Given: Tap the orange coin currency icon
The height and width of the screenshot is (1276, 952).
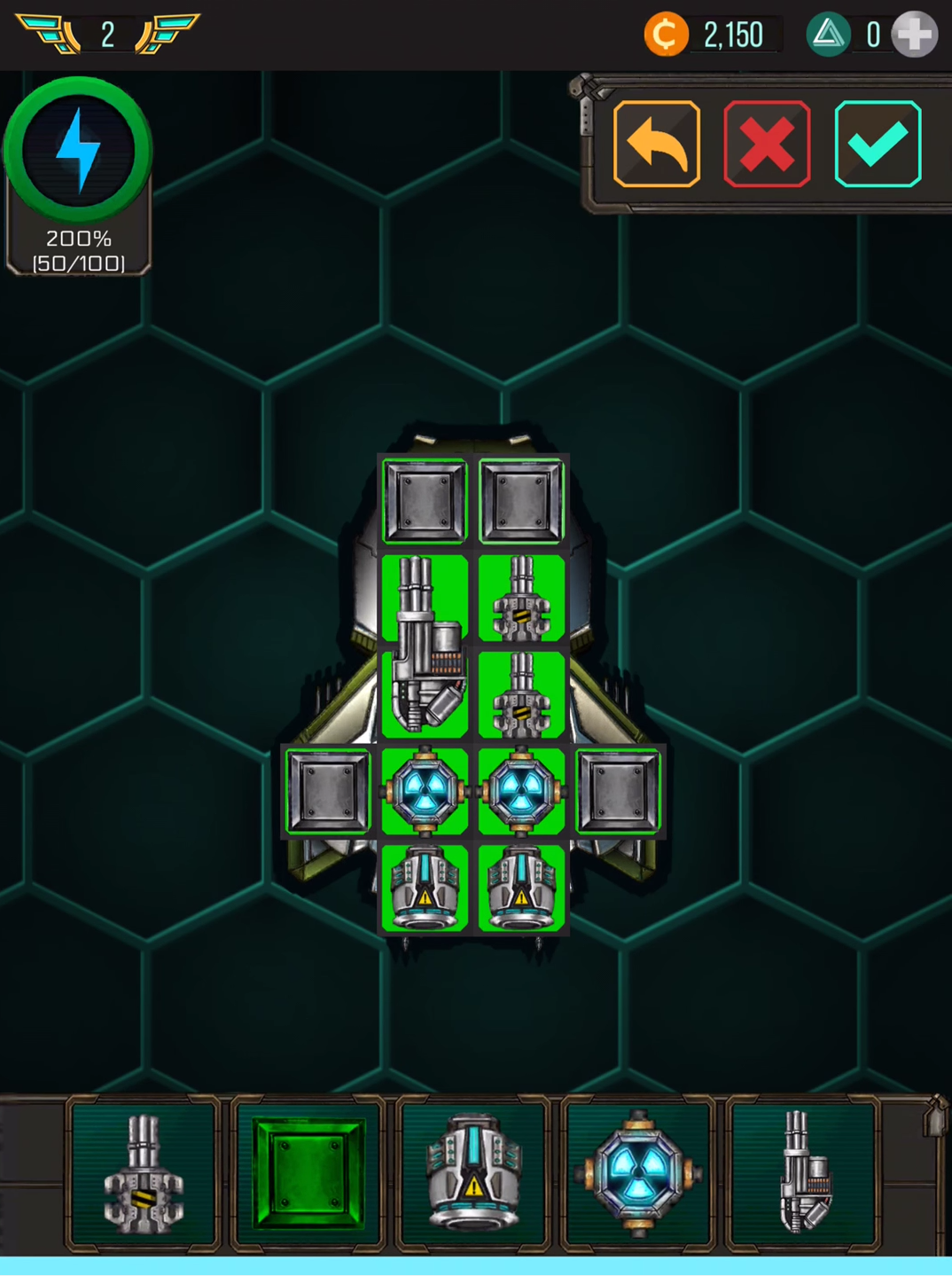Looking at the screenshot, I should (666, 35).
